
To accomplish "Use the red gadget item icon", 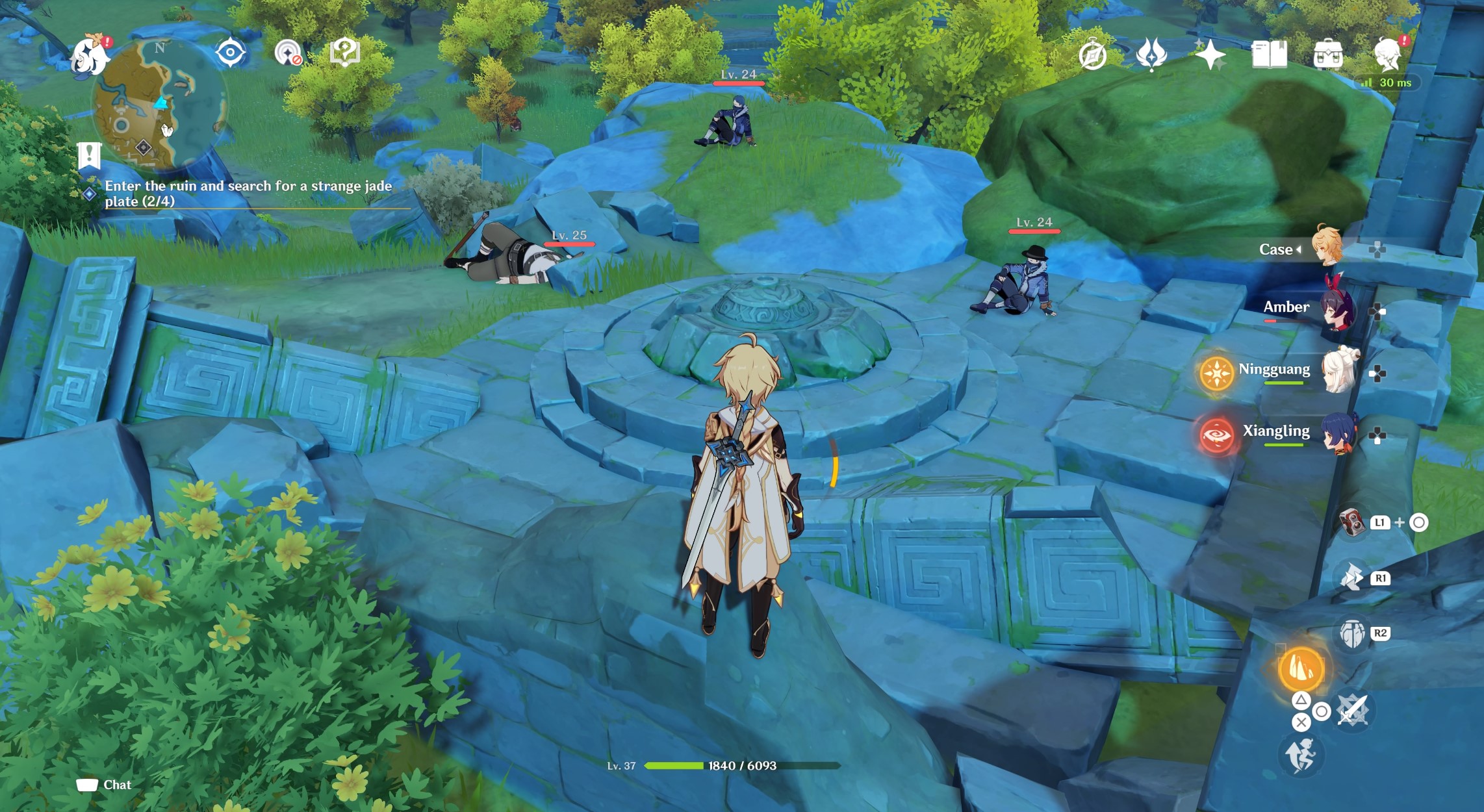I will 1352,522.
